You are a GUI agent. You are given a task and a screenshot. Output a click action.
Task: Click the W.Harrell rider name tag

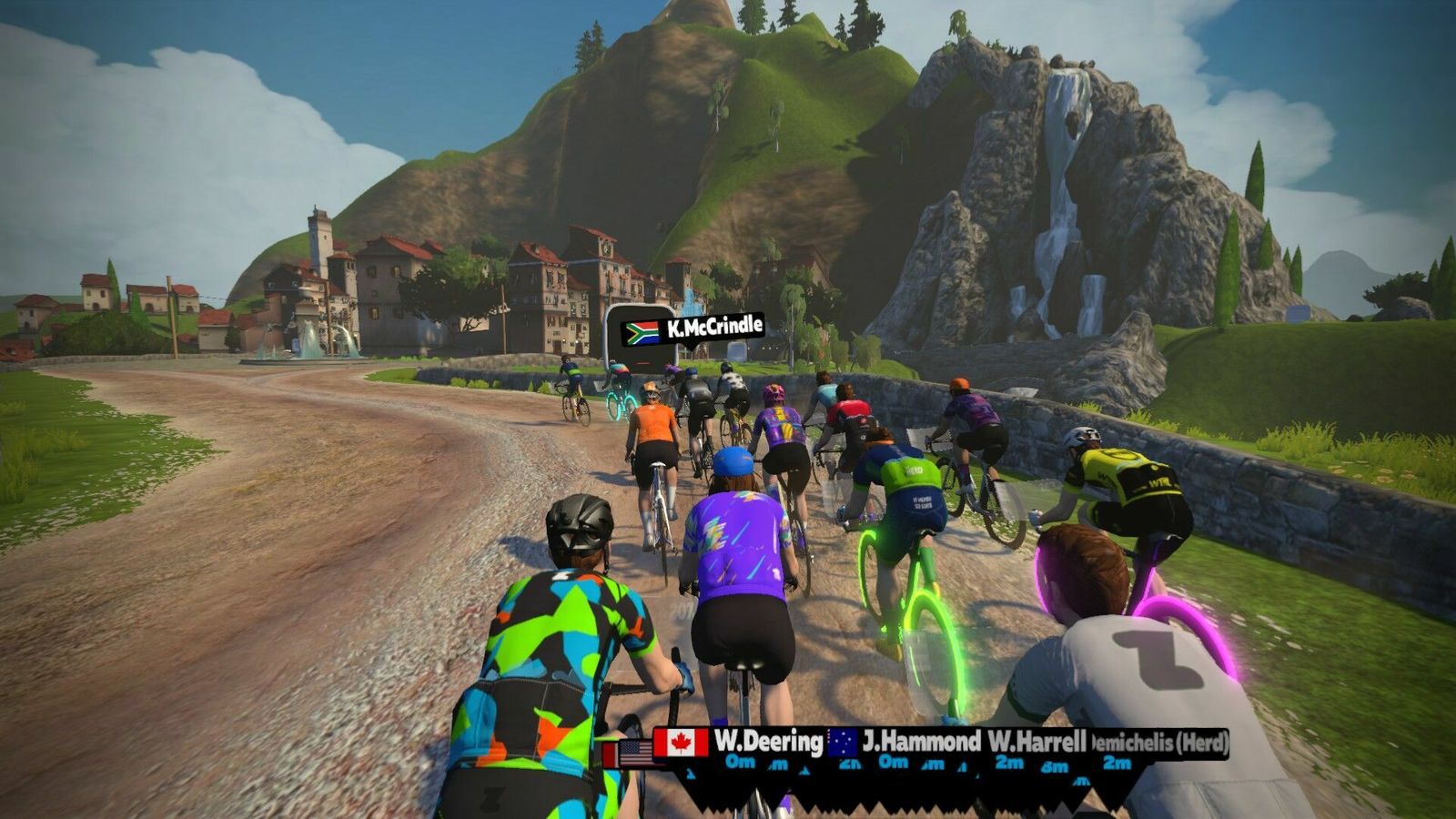point(1036,742)
